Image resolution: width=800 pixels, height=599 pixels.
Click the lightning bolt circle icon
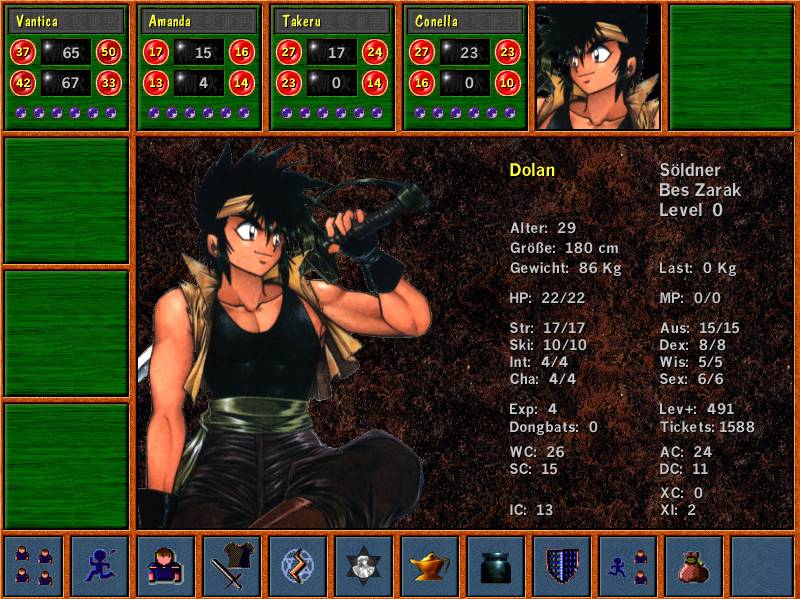[297, 566]
